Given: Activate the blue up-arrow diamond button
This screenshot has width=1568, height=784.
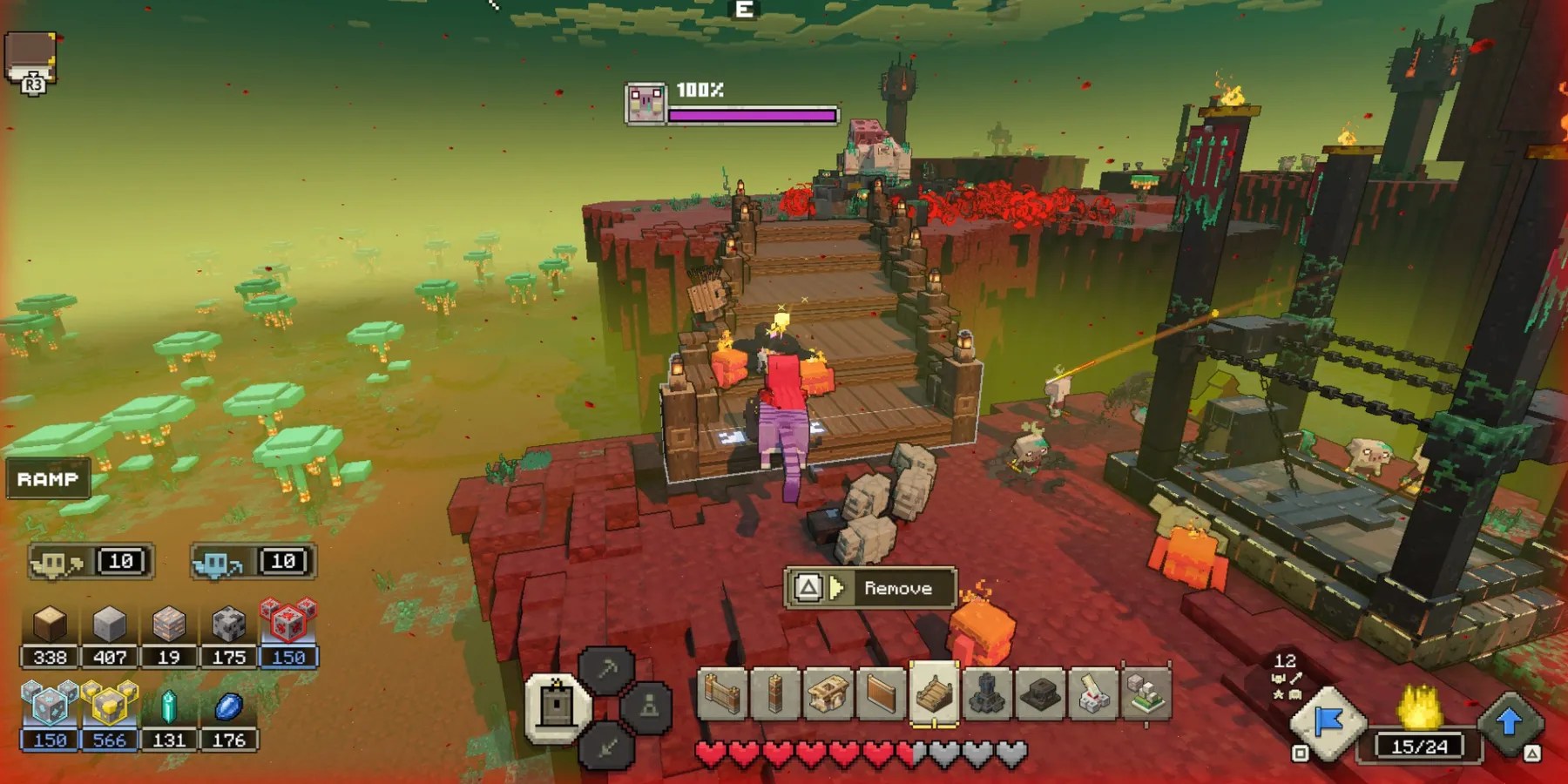Looking at the screenshot, I should pyautogui.click(x=1510, y=722).
